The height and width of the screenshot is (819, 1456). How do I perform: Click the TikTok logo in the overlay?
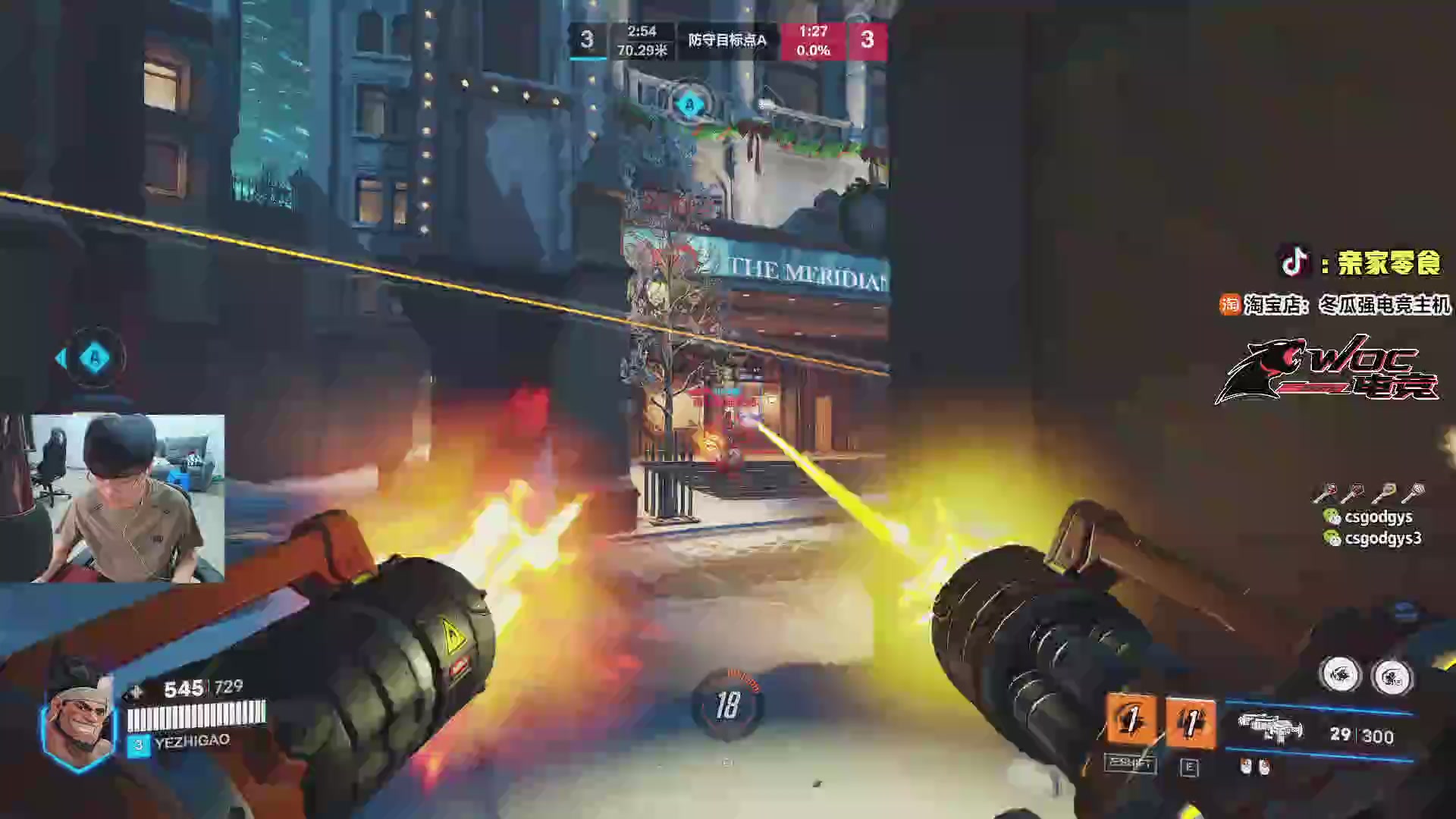[x=1294, y=262]
